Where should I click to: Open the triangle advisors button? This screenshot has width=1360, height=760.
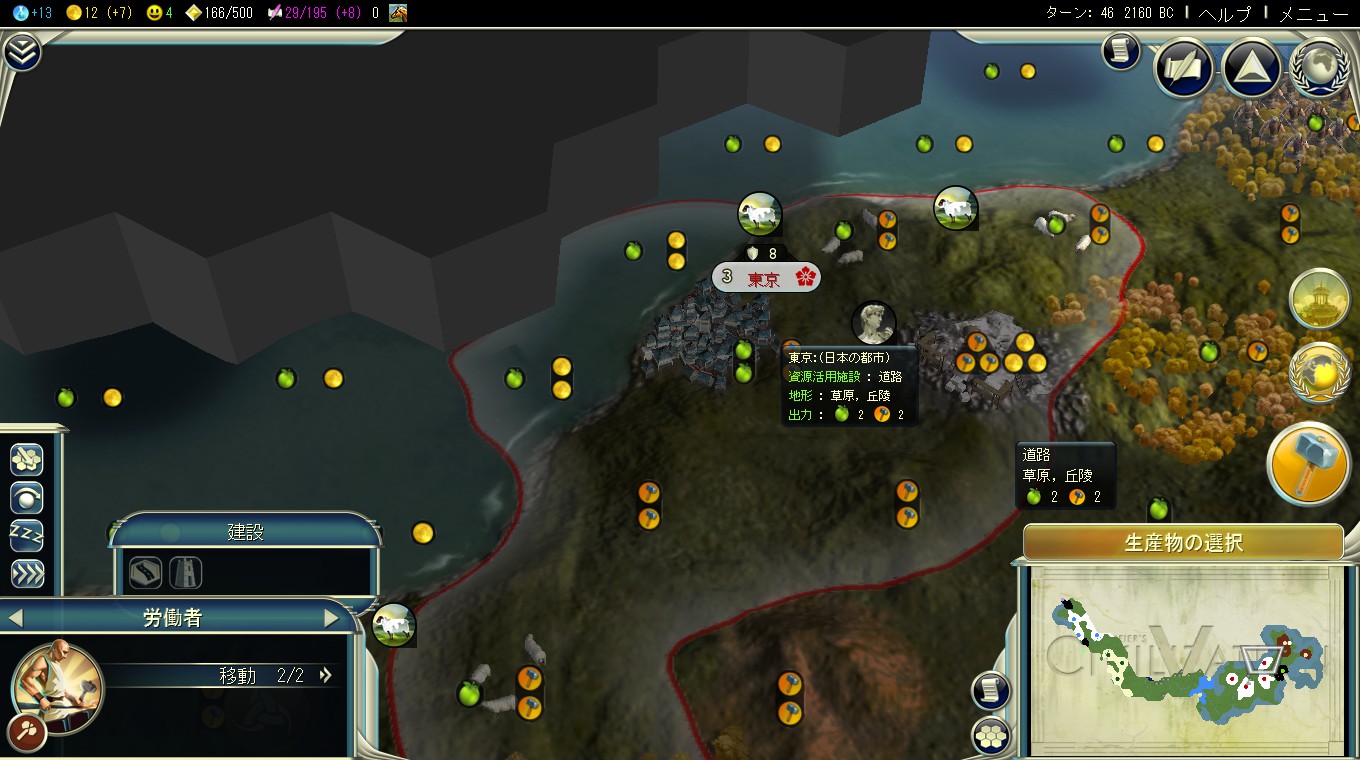click(x=1252, y=68)
